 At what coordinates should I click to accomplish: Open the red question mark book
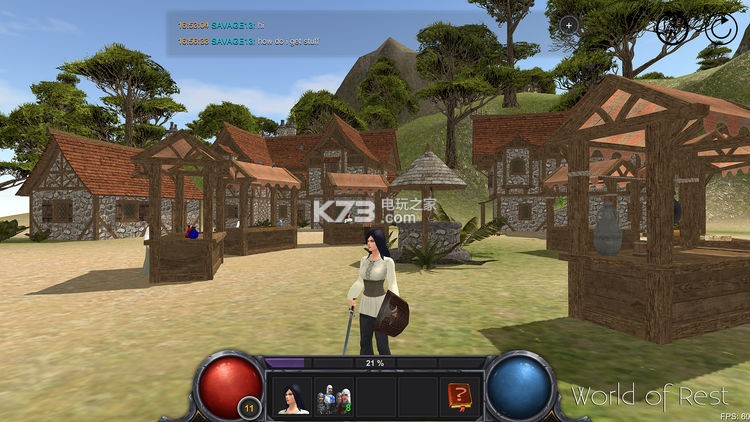pos(459,397)
